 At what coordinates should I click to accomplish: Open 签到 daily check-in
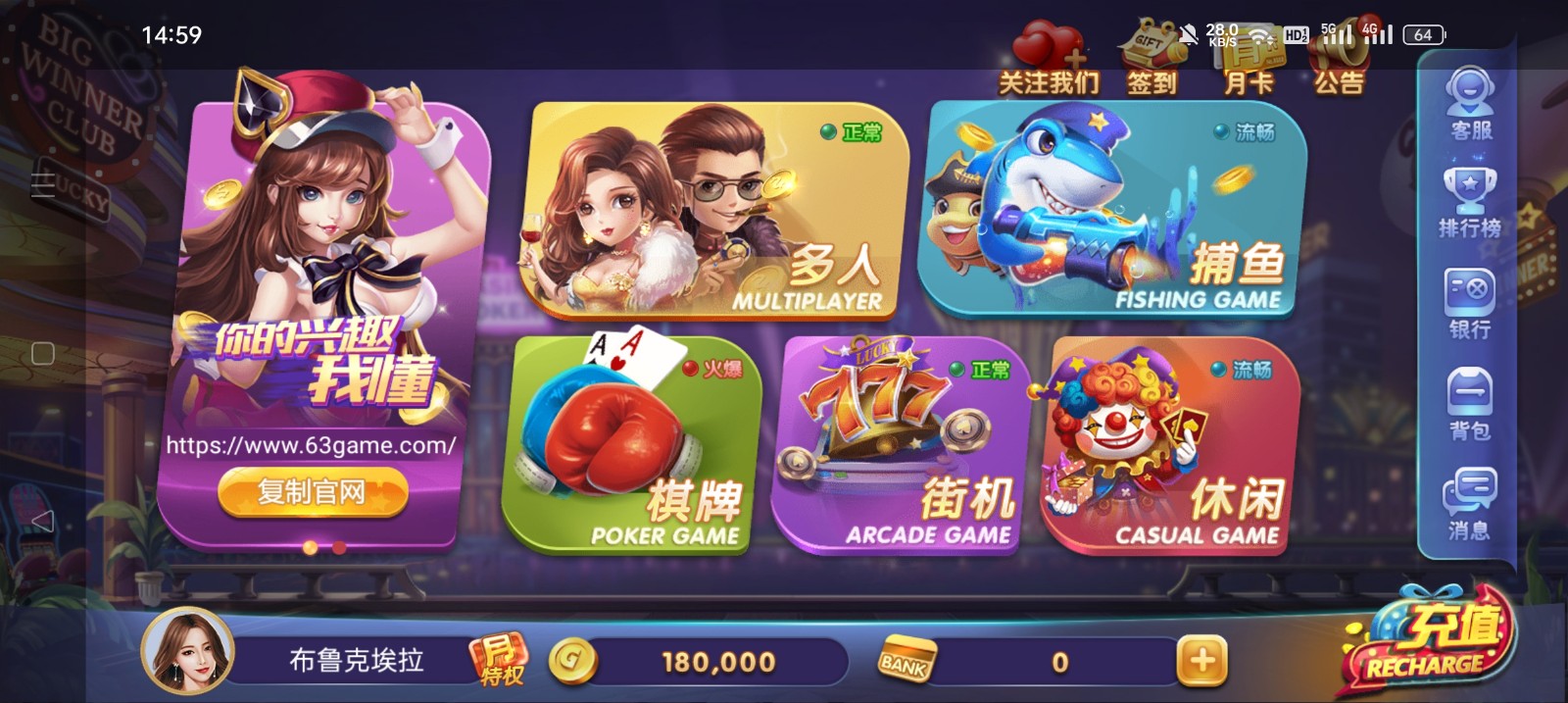1151,61
